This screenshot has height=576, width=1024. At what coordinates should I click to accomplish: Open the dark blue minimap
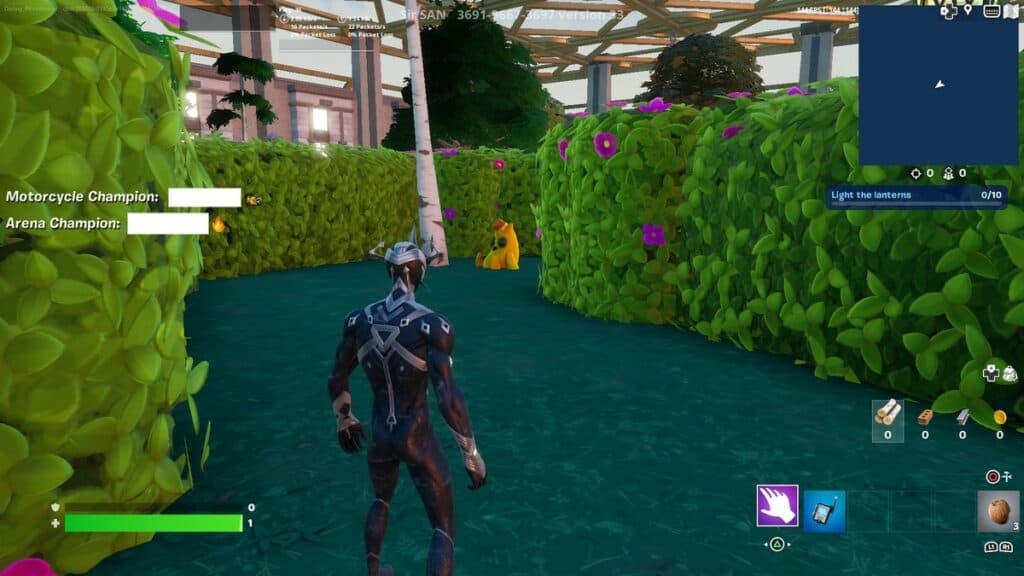coord(937,85)
